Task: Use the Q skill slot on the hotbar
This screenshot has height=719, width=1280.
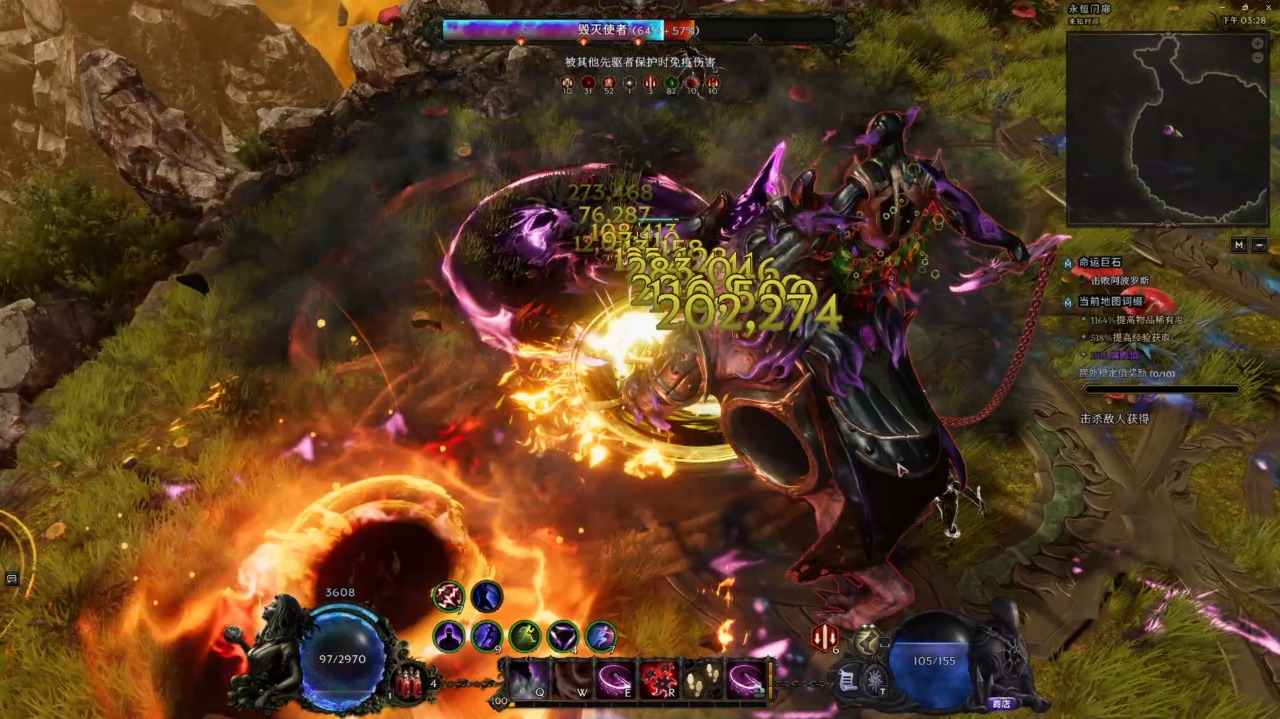Action: click(x=529, y=680)
